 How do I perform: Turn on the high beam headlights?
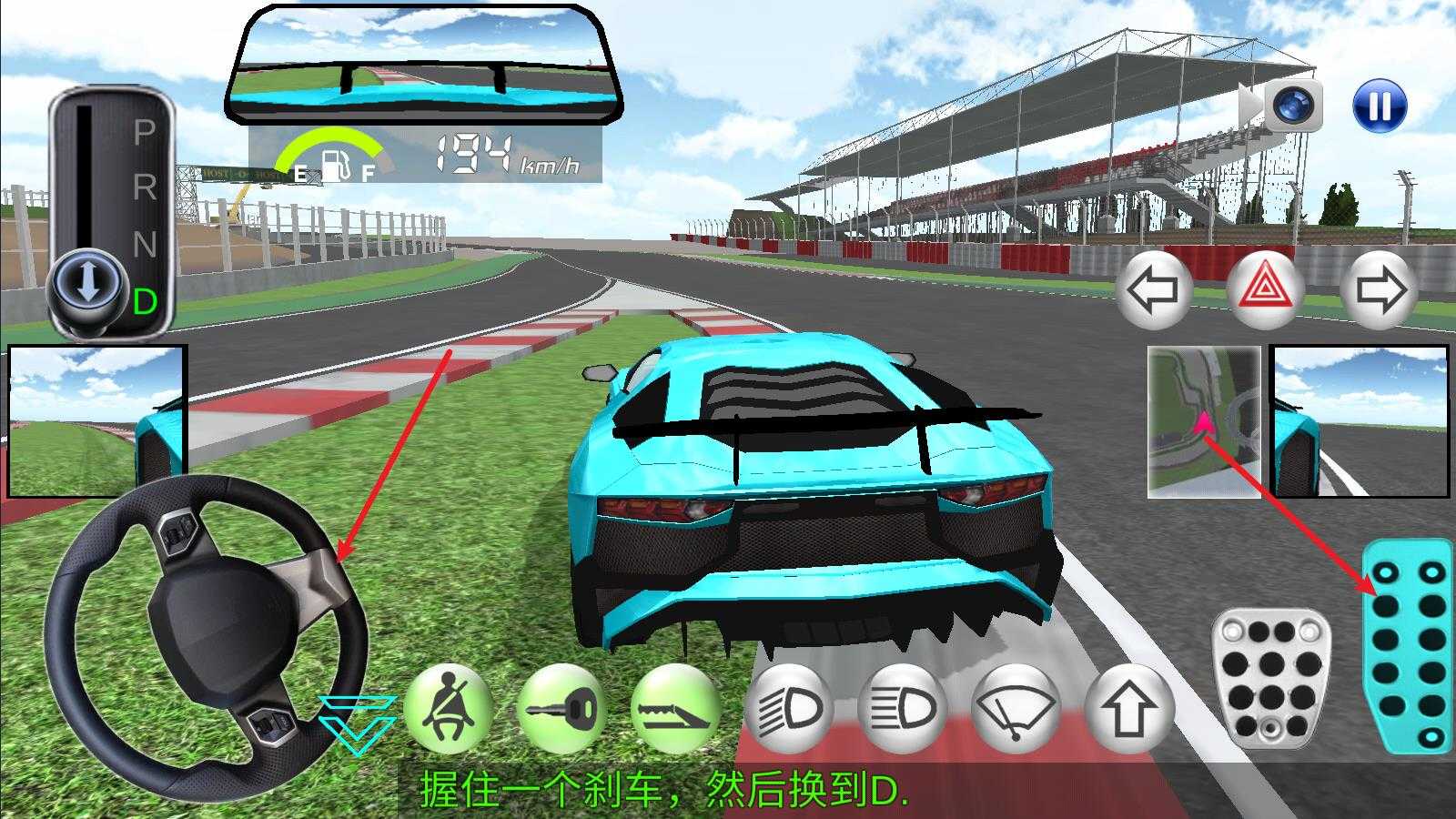point(902,708)
